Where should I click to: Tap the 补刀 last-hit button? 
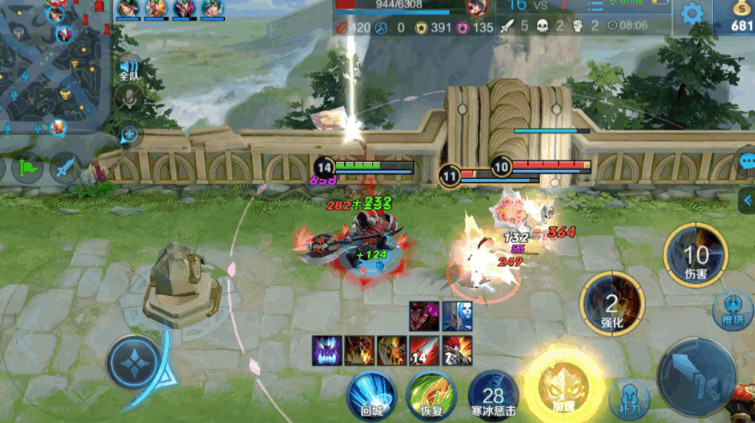pos(629,399)
